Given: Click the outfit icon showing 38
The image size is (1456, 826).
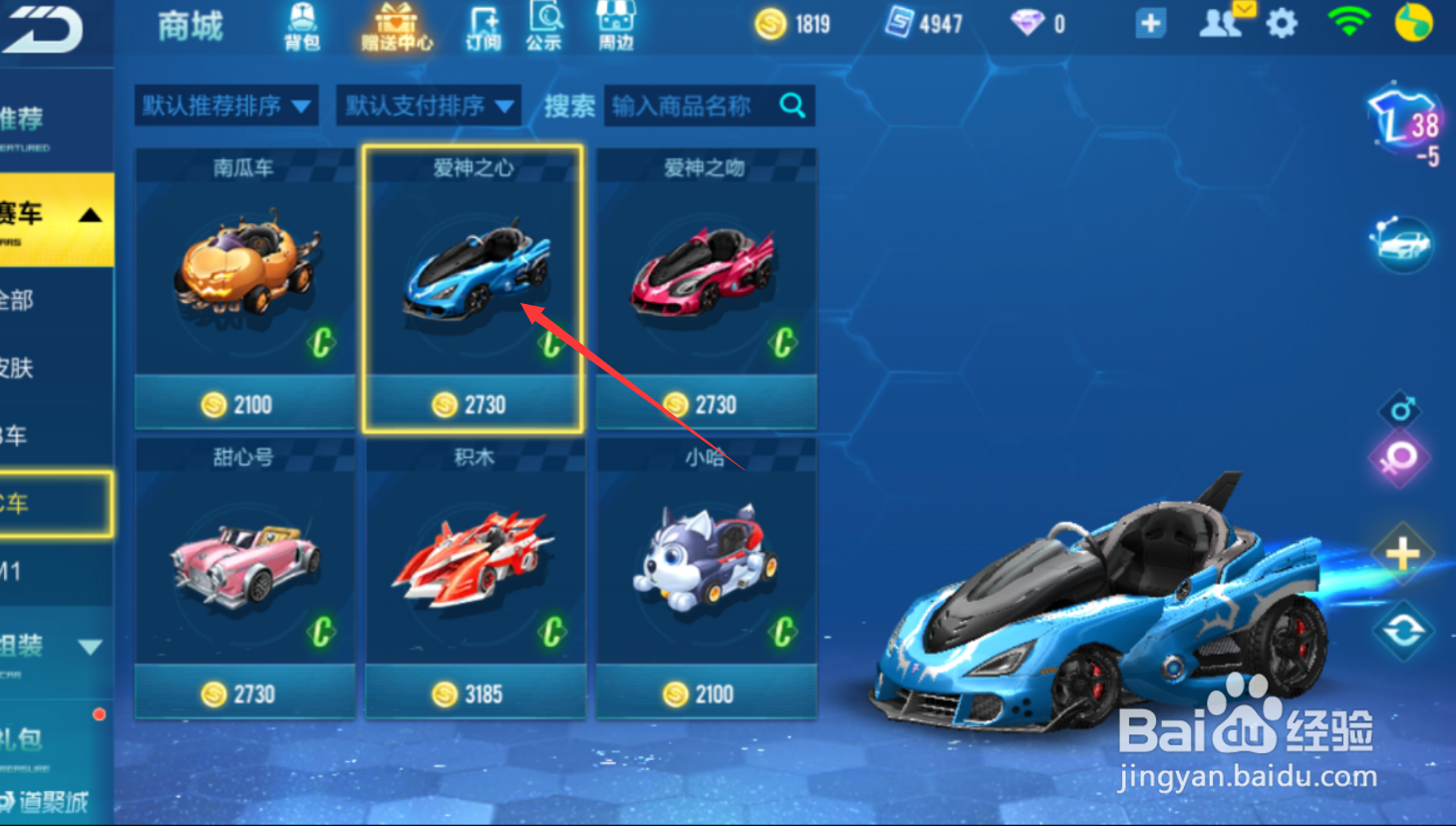Looking at the screenshot, I should pyautogui.click(x=1400, y=120).
